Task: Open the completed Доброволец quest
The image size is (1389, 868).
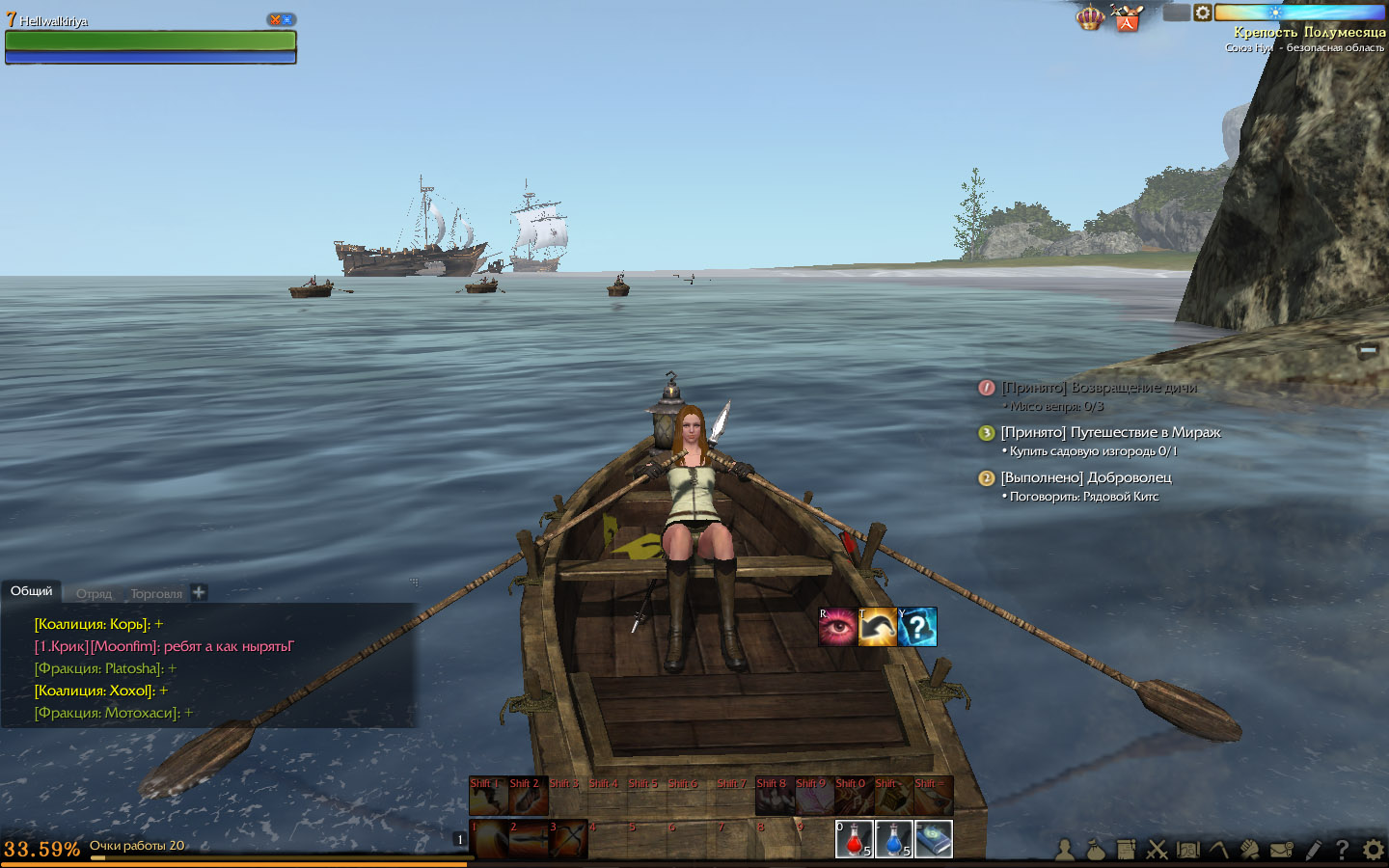Action: click(1085, 477)
